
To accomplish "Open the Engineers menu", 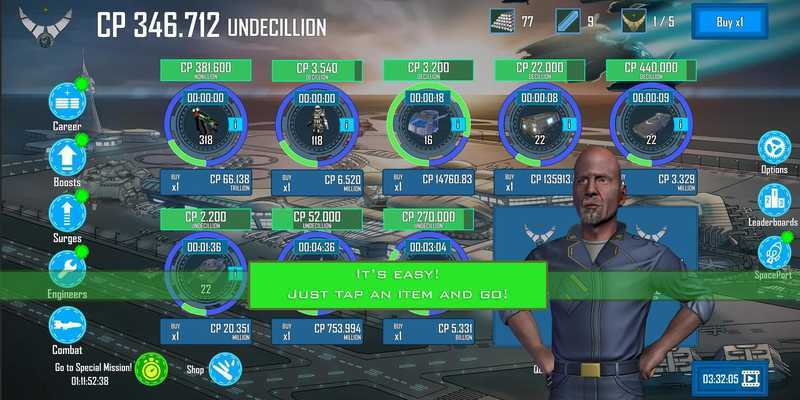I will coord(67,270).
